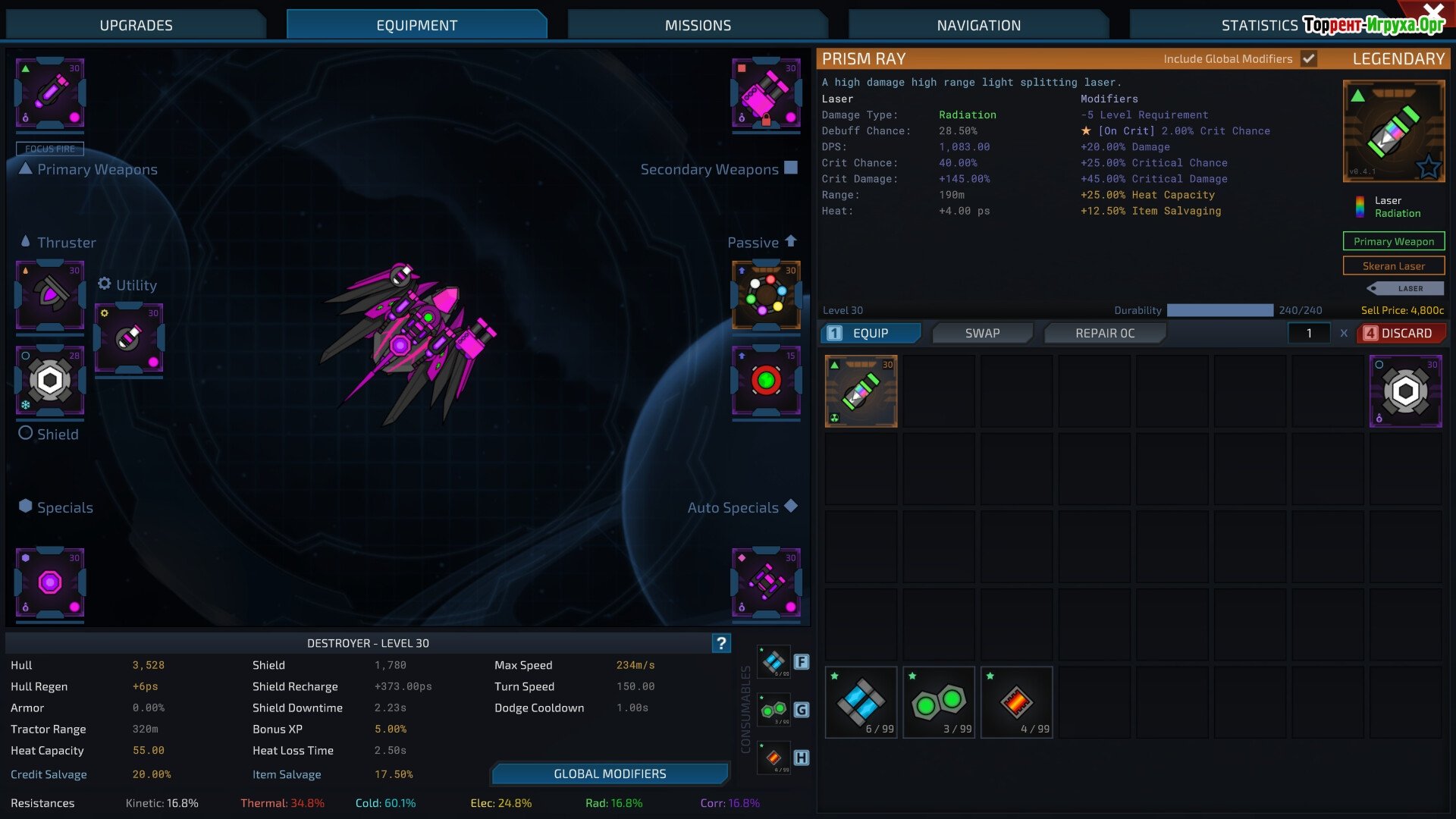Select the equipped utility slot
The height and width of the screenshot is (819, 1456).
tap(129, 338)
